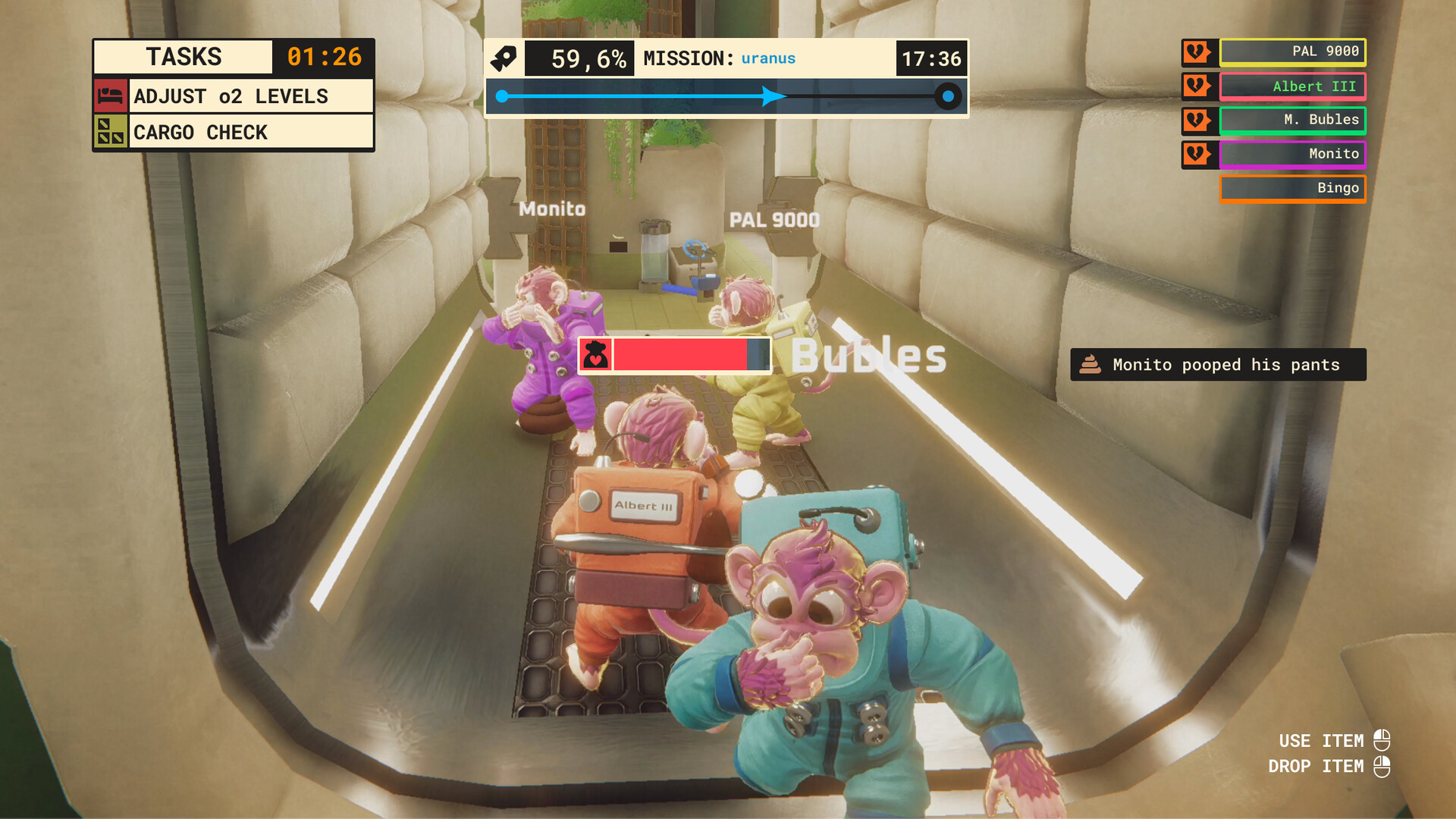Choose Bingo in the player list
This screenshot has width=1456, height=819.
click(1292, 188)
